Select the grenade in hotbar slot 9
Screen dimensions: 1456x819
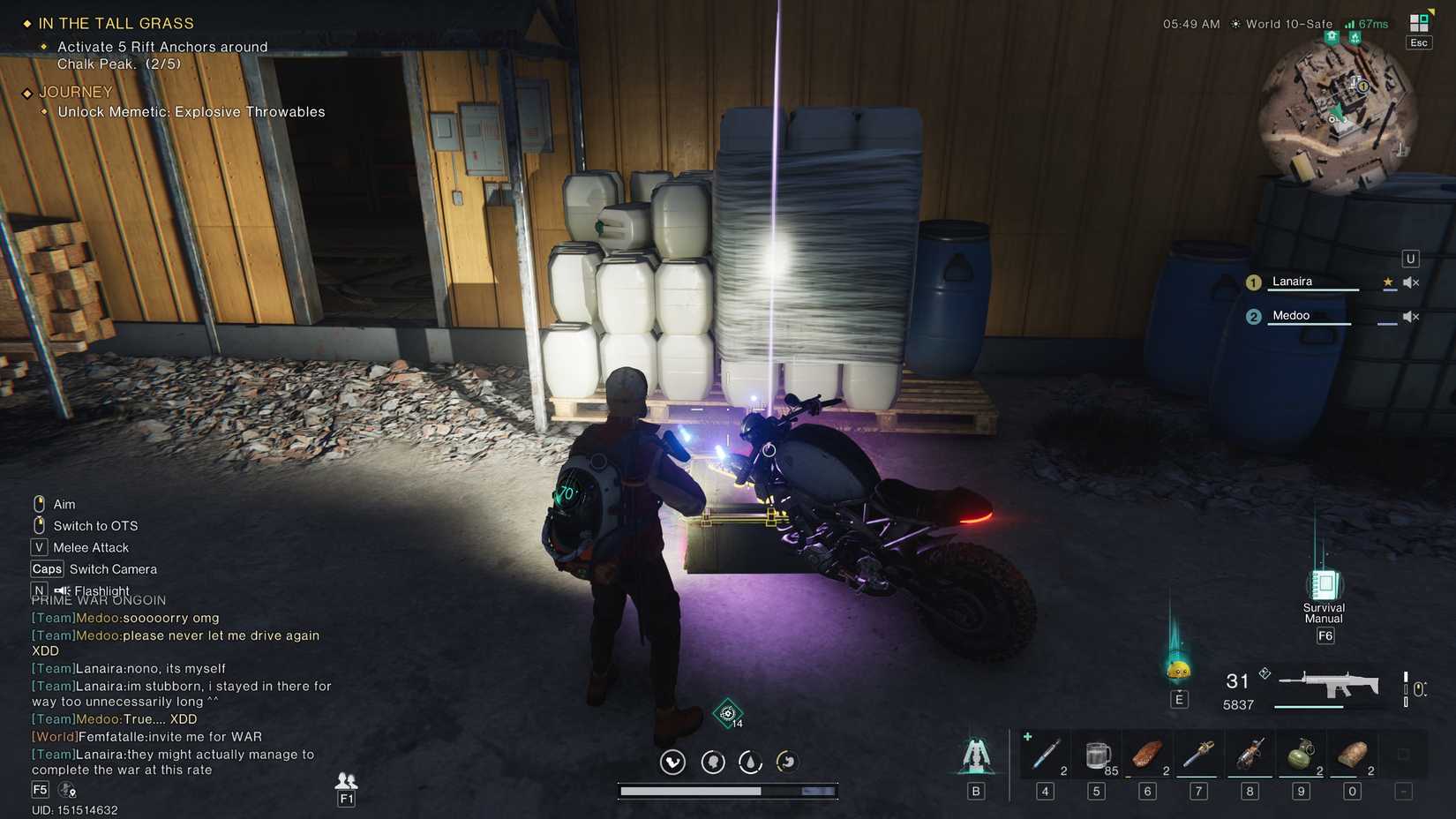[x=1302, y=755]
